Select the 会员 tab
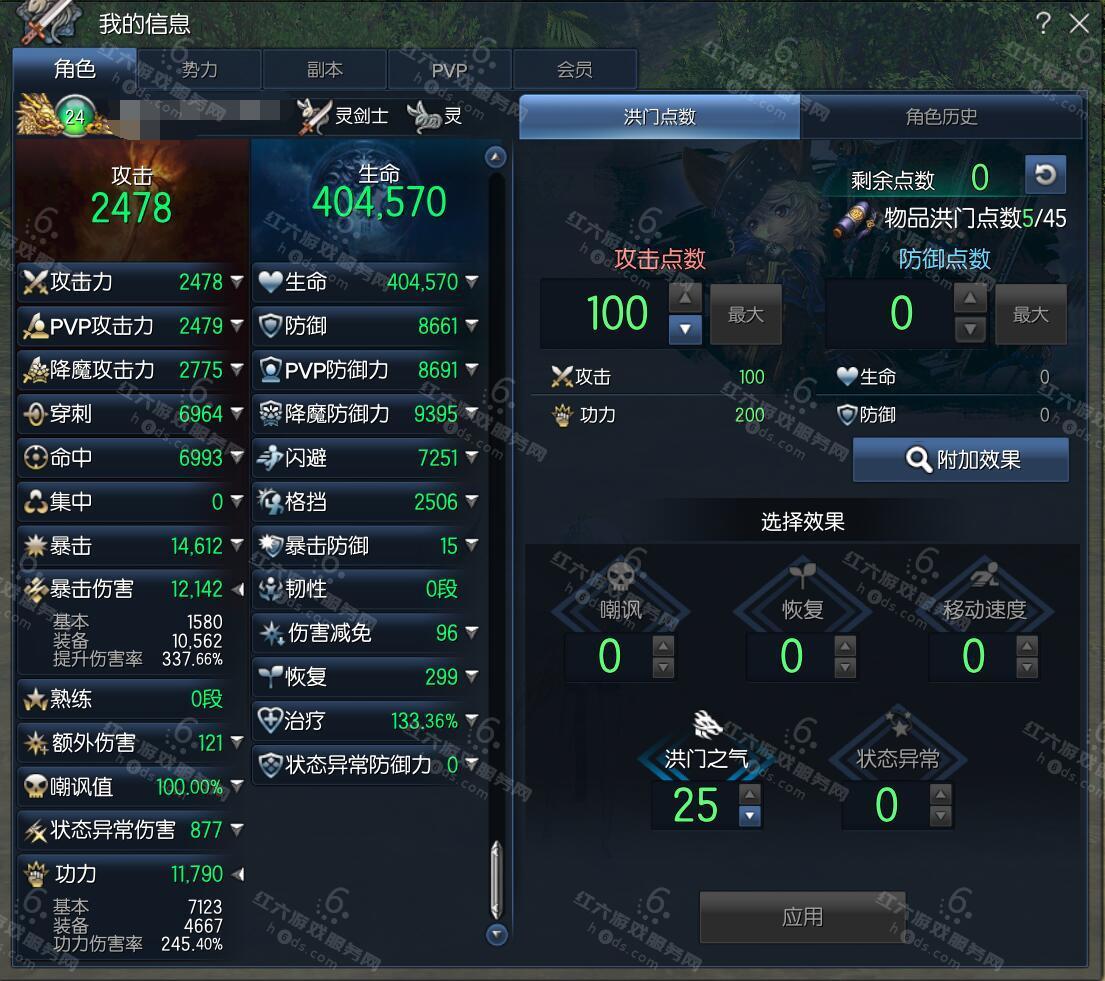Image resolution: width=1105 pixels, height=981 pixels. point(575,69)
